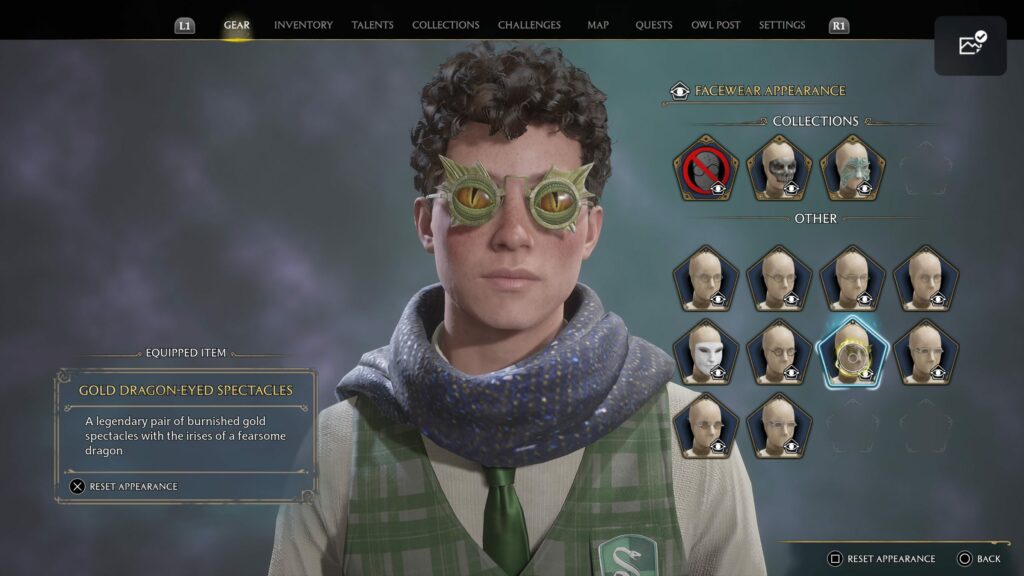
Task: Show the Map tab
Action: (598, 25)
